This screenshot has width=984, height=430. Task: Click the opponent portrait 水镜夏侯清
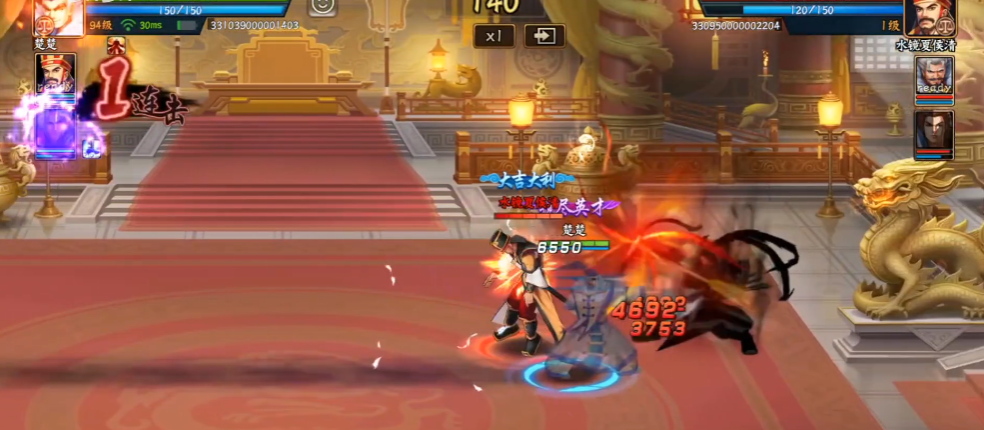tap(928, 17)
